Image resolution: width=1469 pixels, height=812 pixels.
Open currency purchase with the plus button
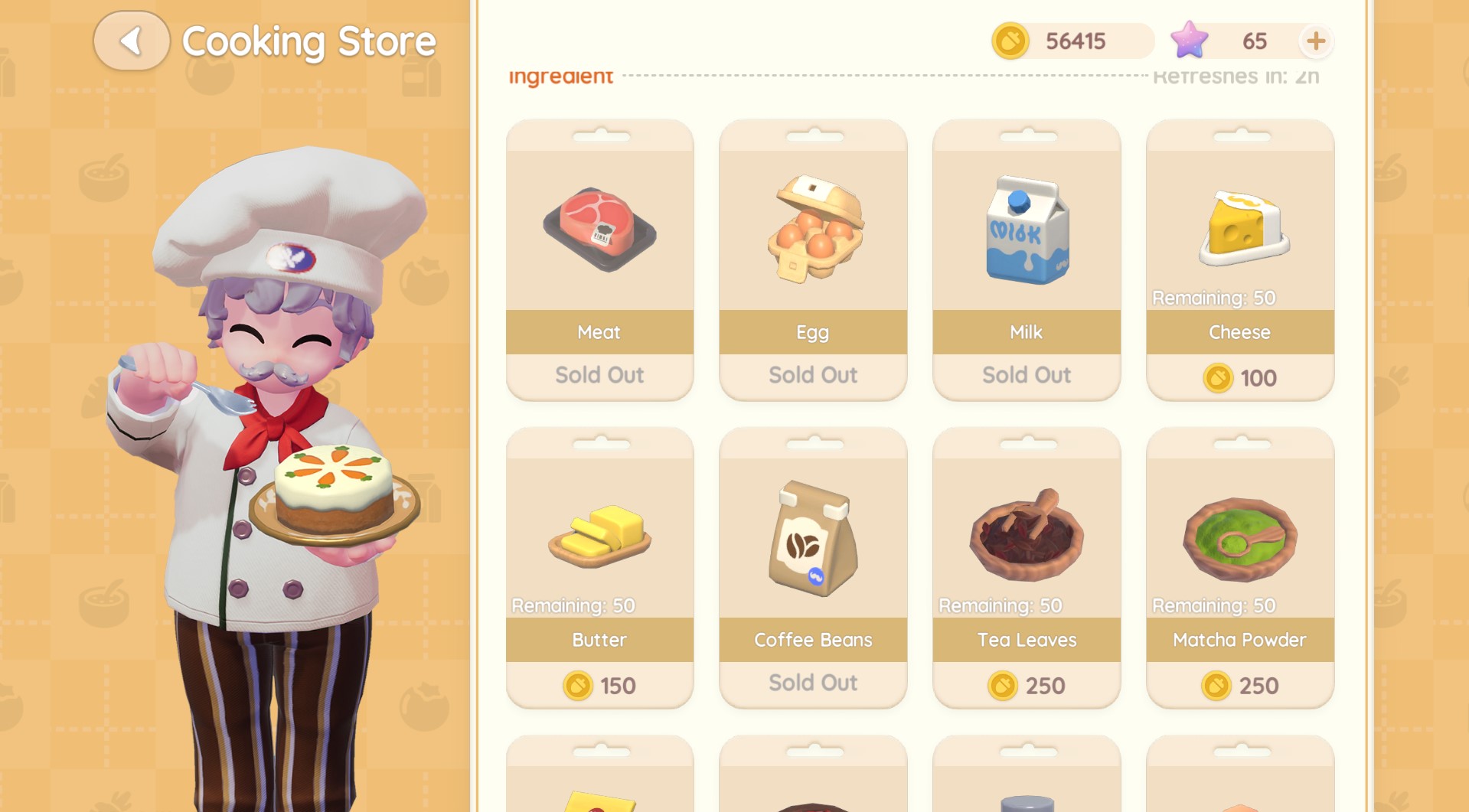(1315, 41)
